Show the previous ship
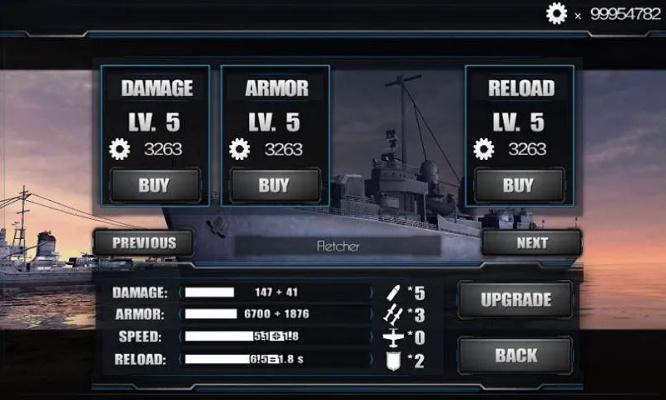The image size is (666, 400). pyautogui.click(x=144, y=242)
